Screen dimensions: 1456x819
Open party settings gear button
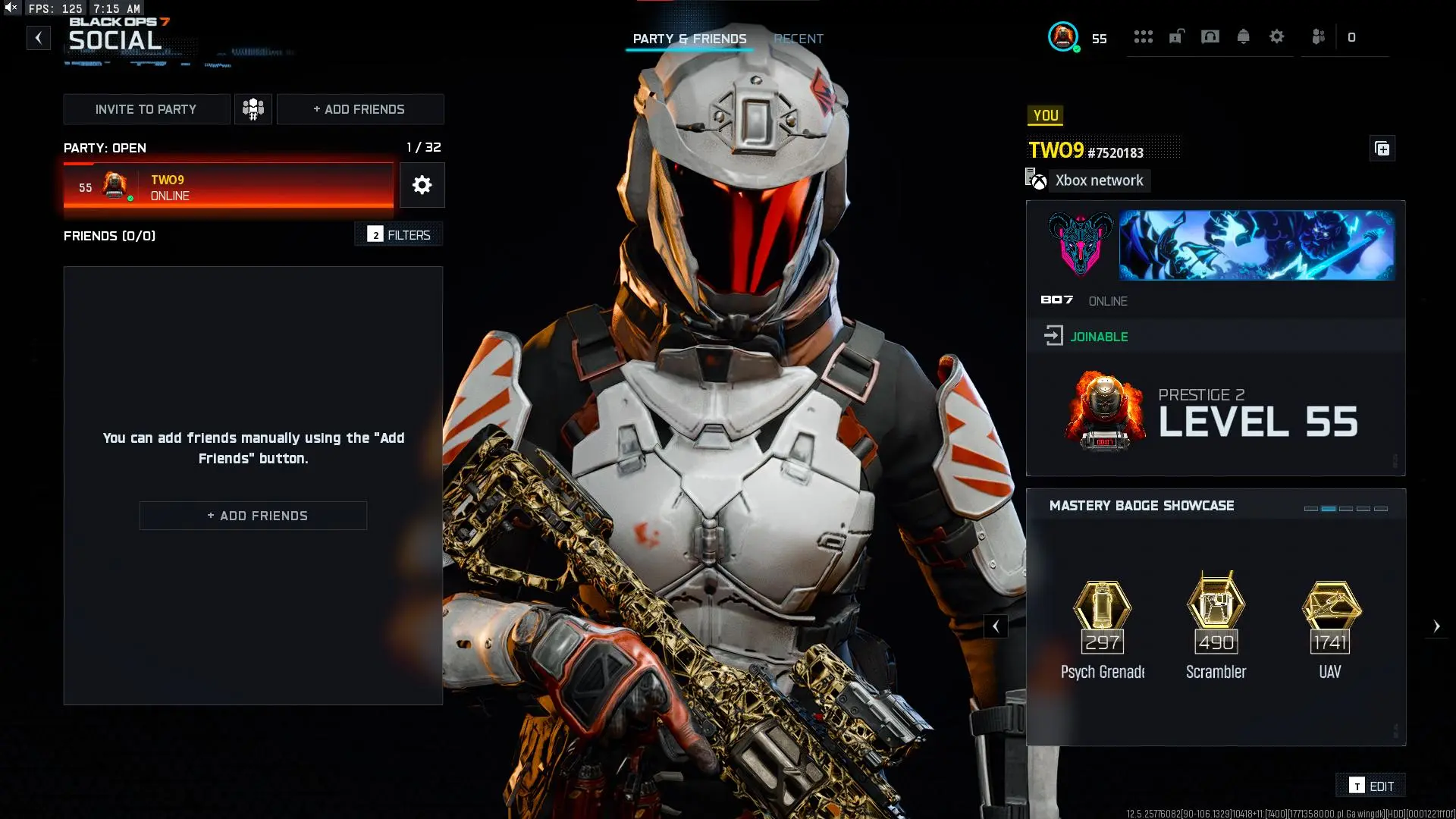point(422,185)
